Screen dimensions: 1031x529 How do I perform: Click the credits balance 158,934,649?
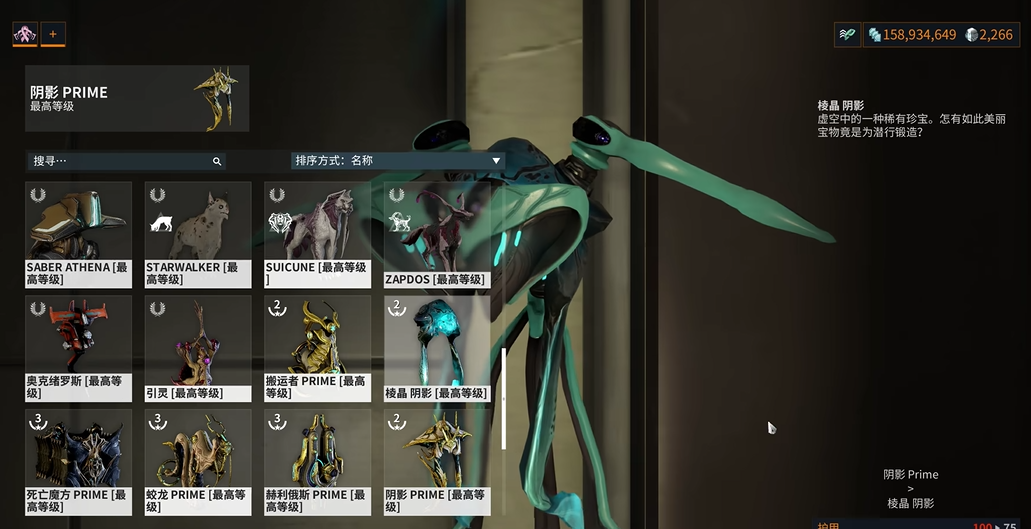912,35
